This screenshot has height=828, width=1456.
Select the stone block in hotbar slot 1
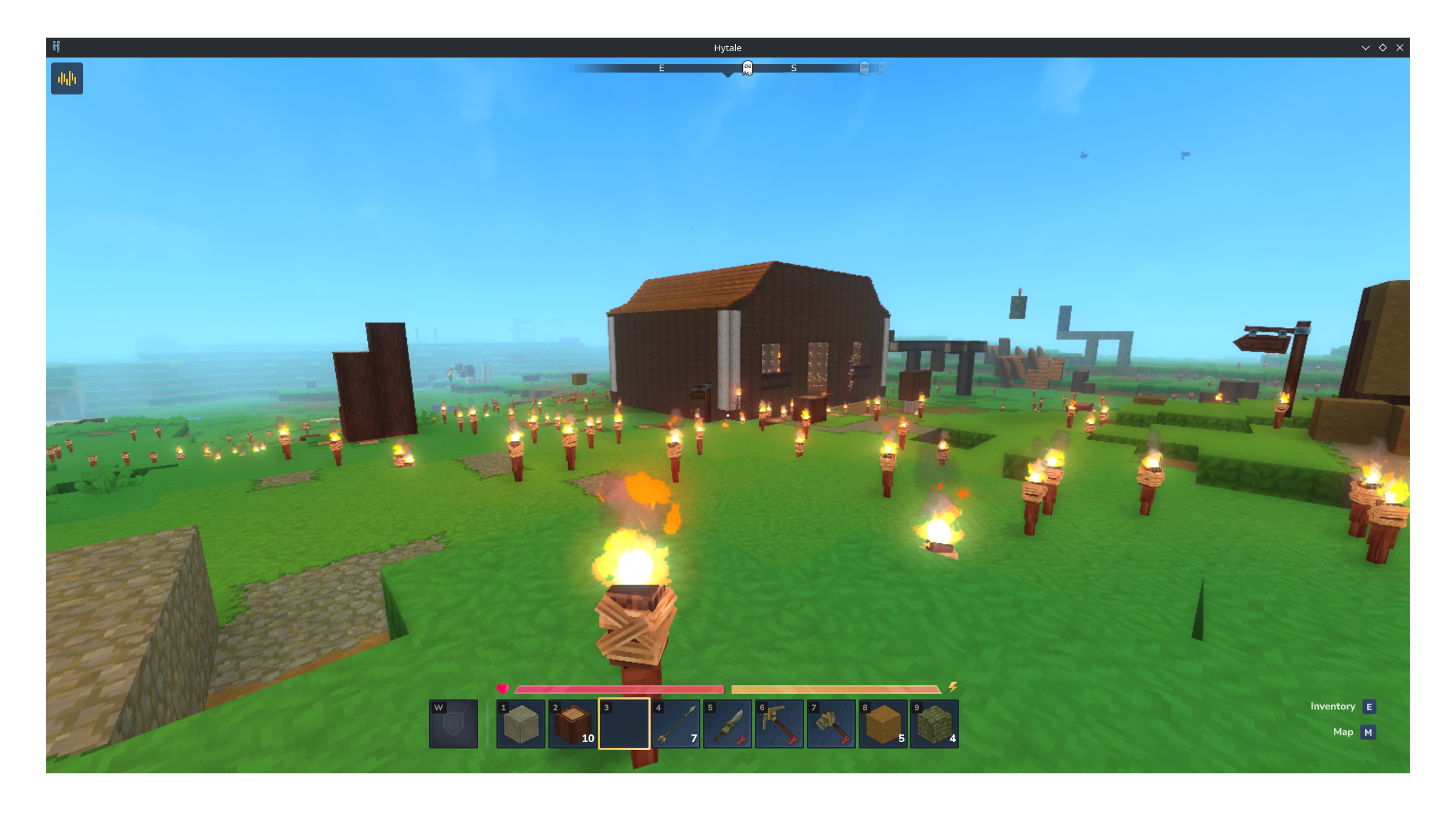pyautogui.click(x=521, y=724)
